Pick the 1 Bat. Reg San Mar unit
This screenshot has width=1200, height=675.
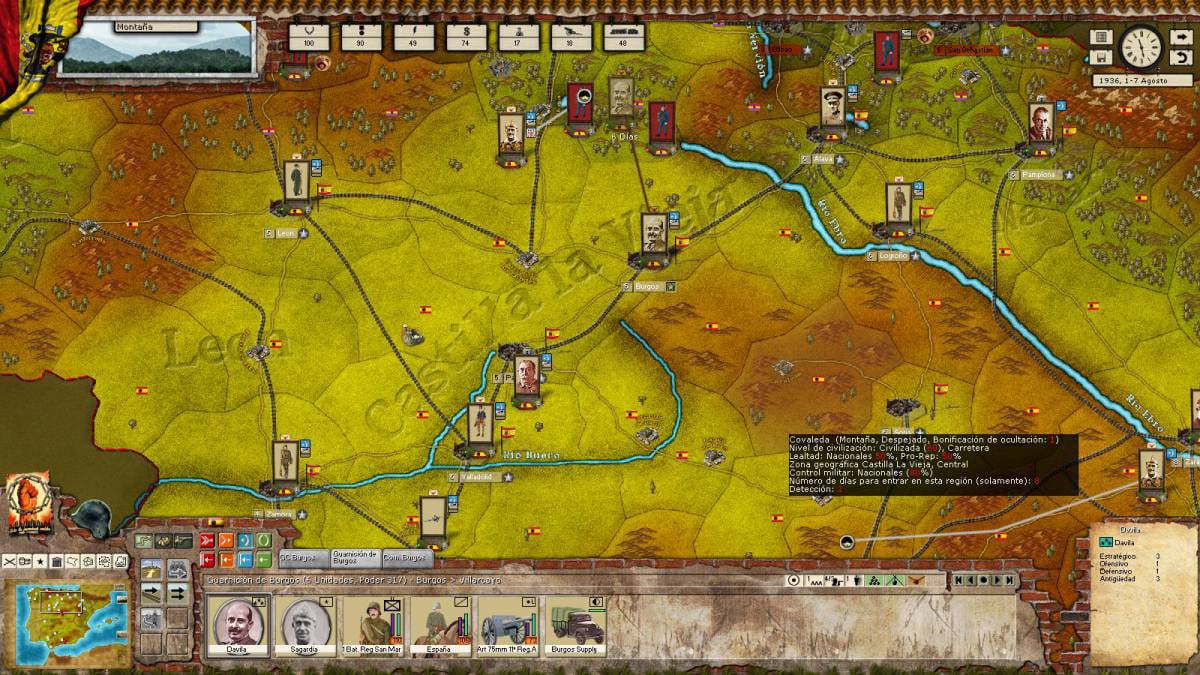[372, 624]
